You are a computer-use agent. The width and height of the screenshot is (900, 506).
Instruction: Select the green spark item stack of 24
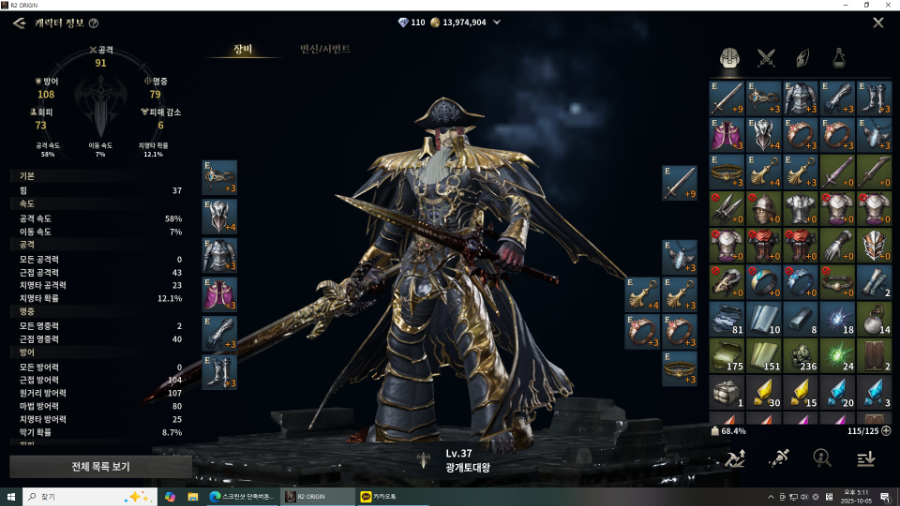837,356
